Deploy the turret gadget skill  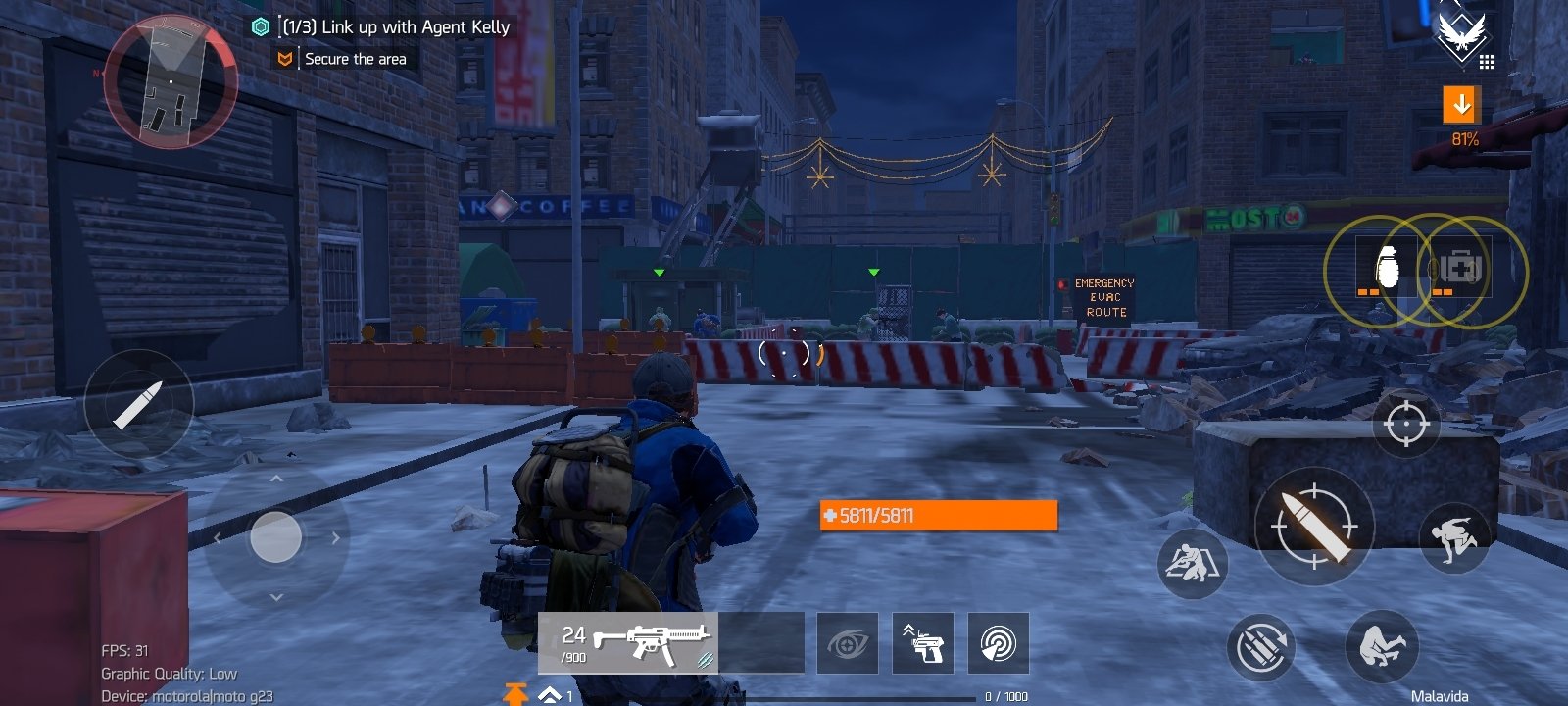click(922, 643)
